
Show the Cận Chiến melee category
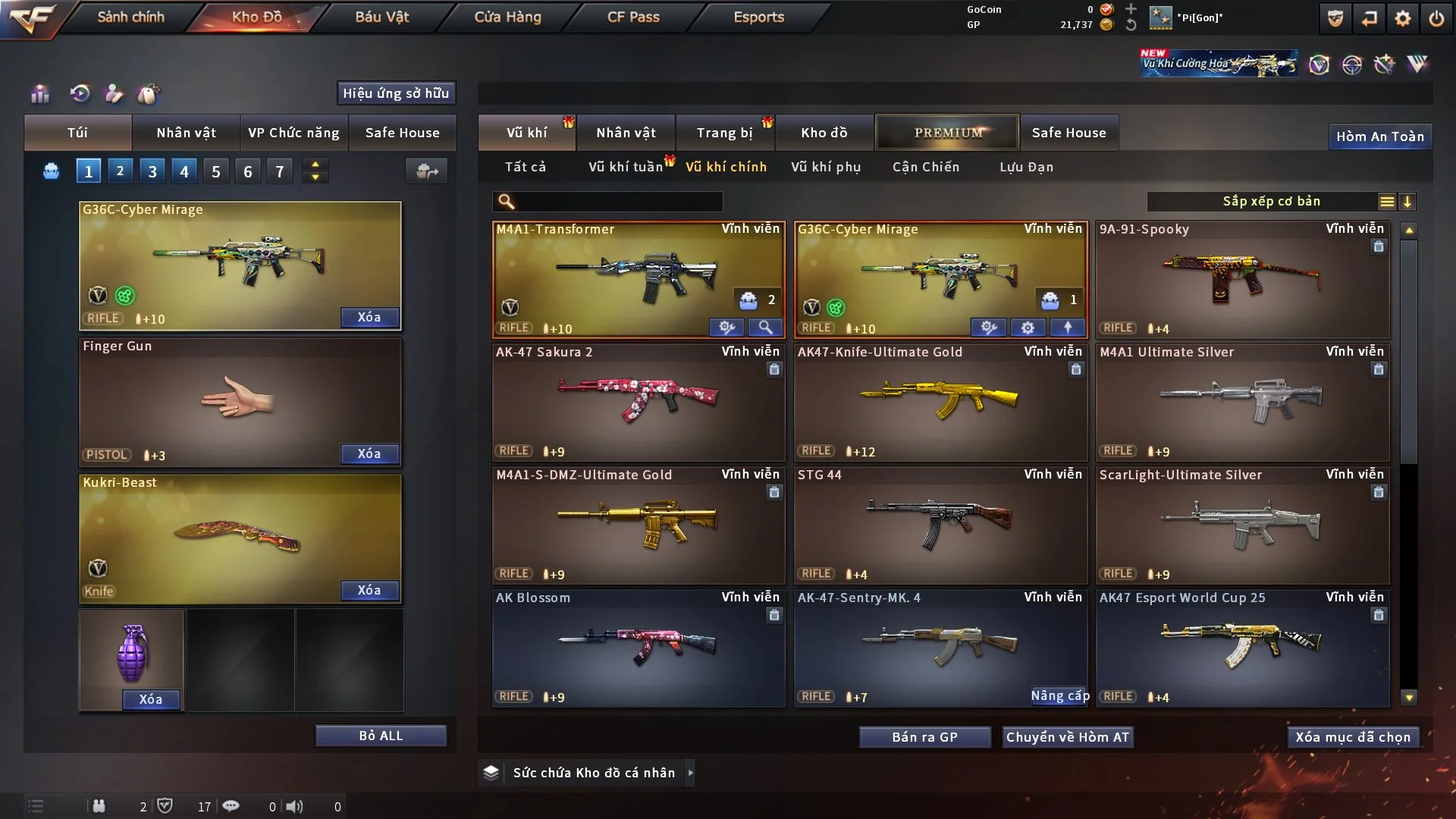[x=926, y=167]
